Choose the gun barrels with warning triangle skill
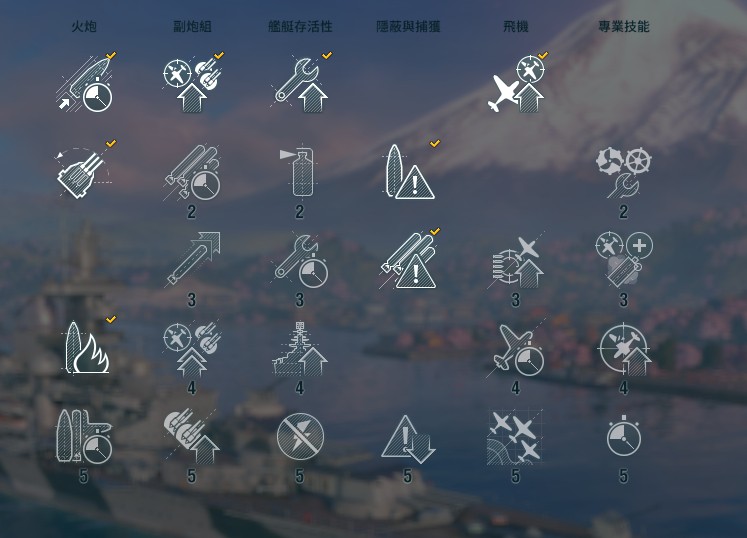This screenshot has width=747, height=538. [x=408, y=259]
